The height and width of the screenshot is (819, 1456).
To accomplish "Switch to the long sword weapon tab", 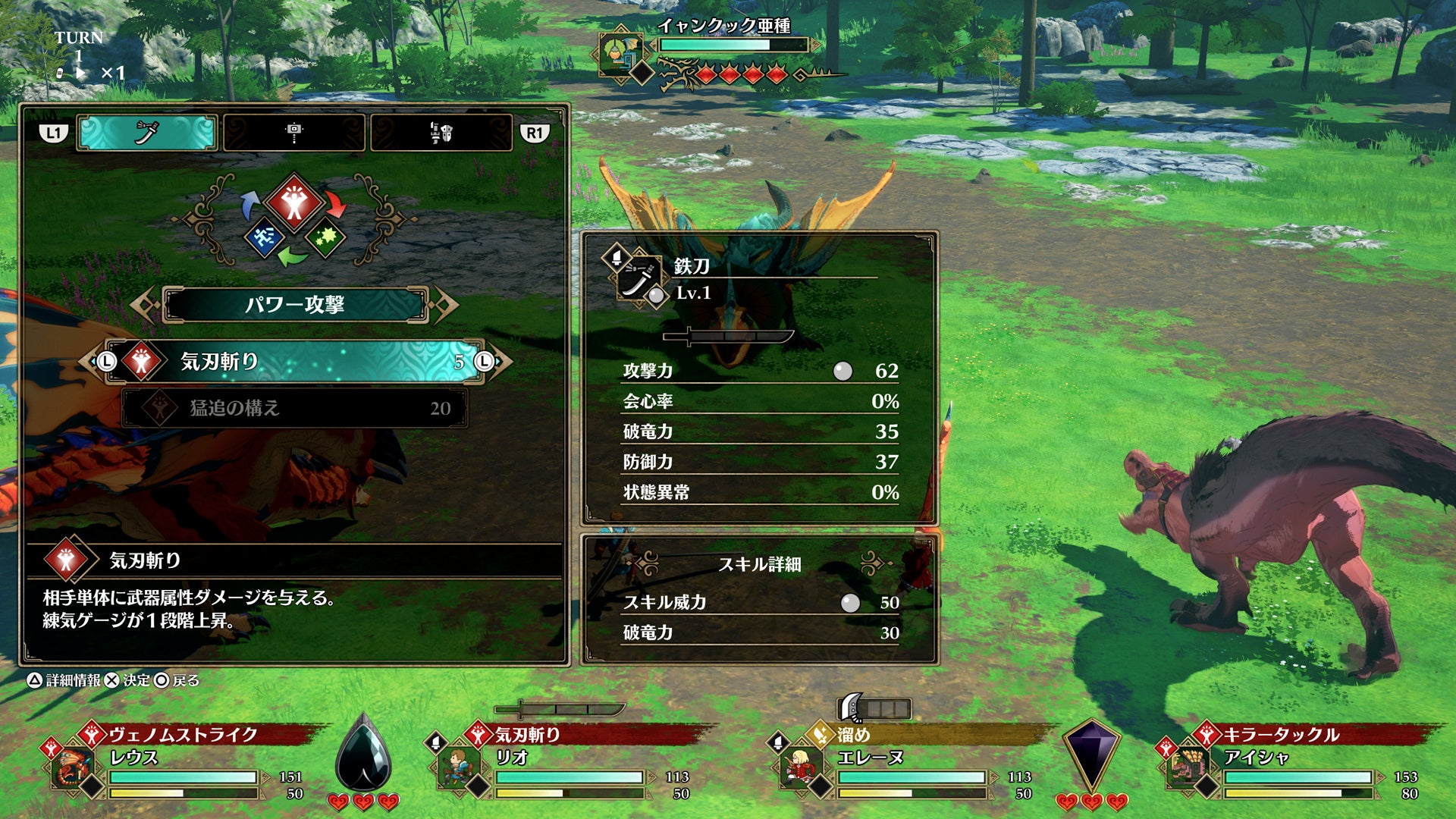I will (x=147, y=133).
